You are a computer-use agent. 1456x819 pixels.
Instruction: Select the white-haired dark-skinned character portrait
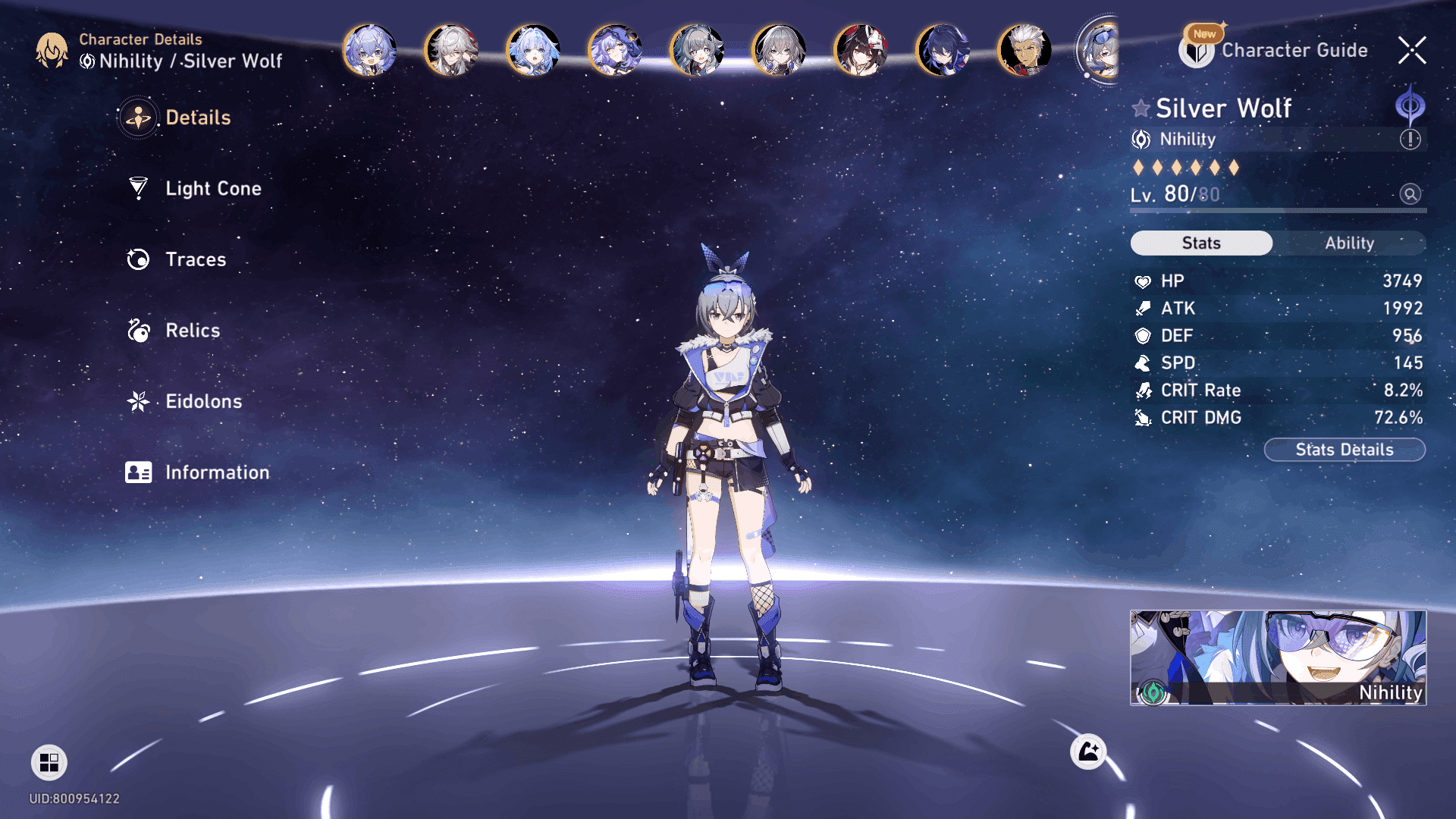1025,51
